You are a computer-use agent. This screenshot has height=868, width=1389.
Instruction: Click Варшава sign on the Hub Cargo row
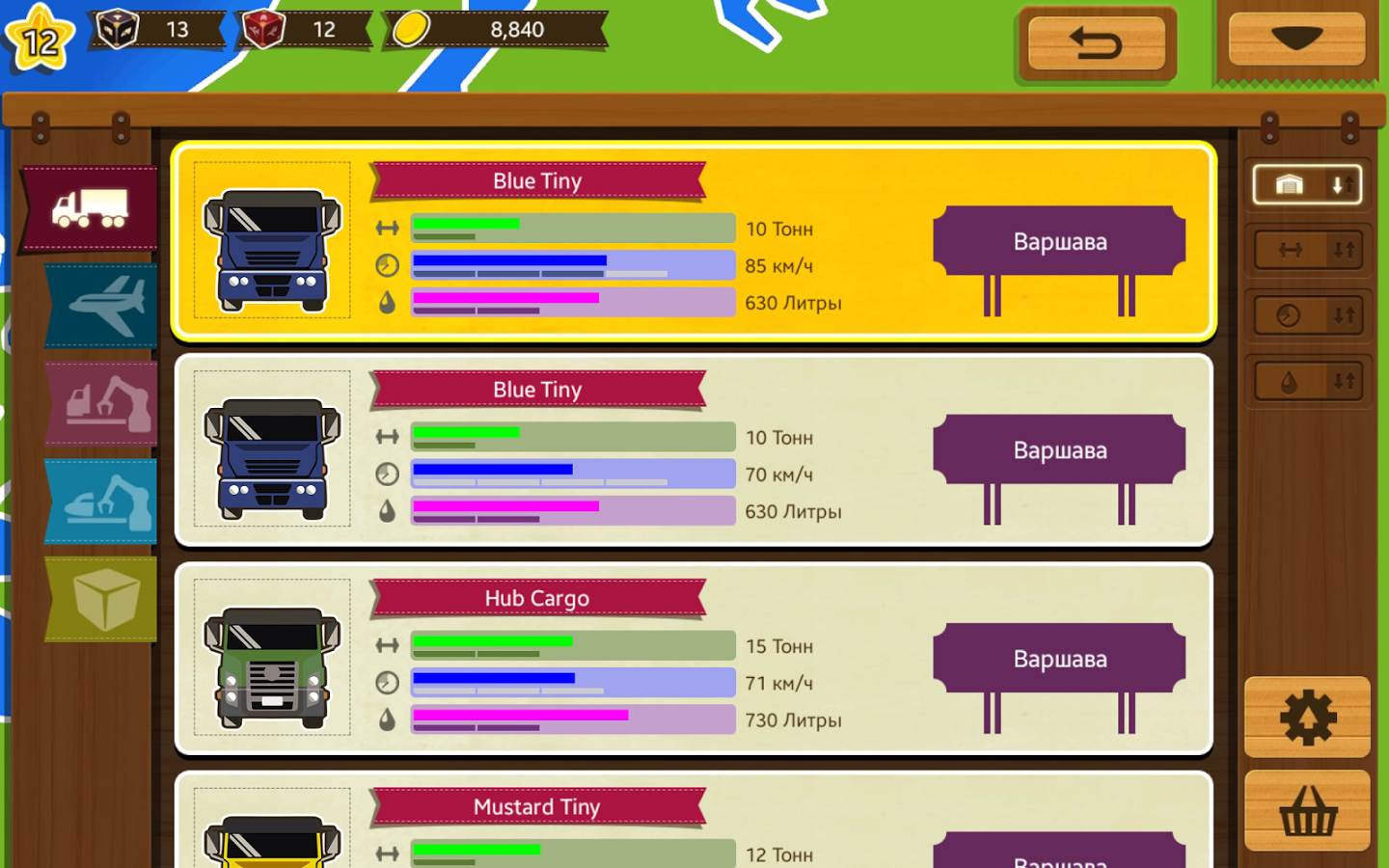(1059, 659)
